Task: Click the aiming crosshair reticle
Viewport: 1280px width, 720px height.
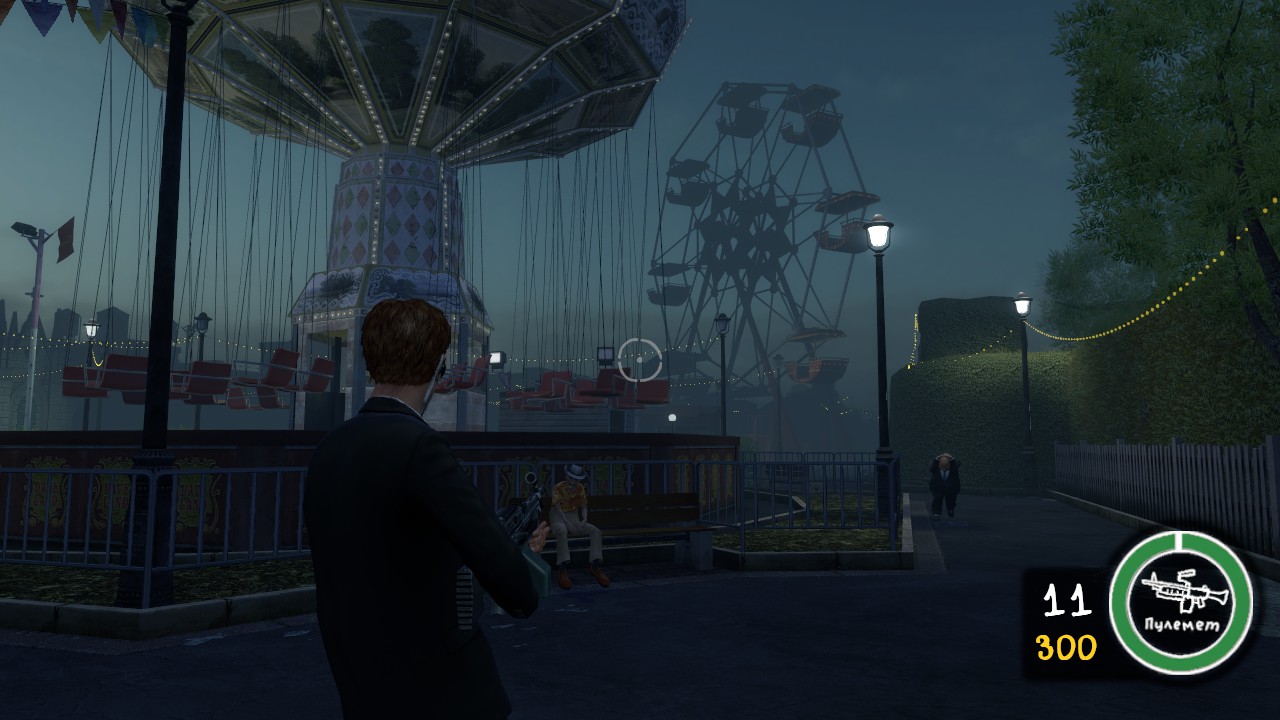Action: (x=638, y=360)
